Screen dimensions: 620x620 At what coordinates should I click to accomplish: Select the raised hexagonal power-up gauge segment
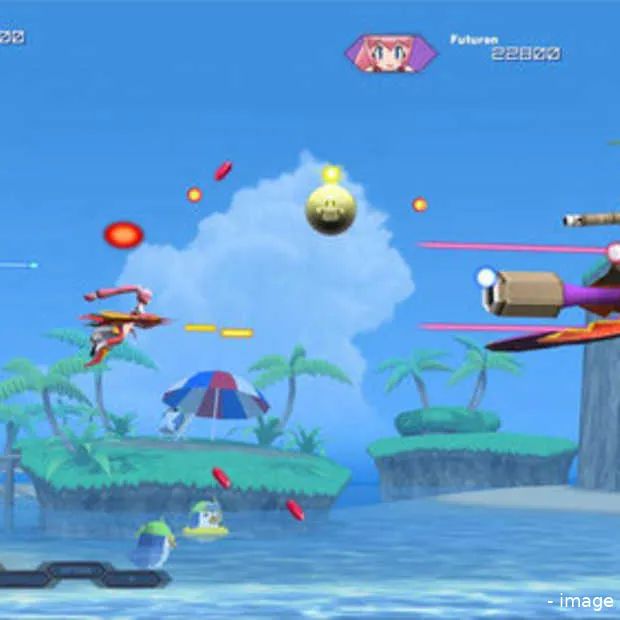click(75, 569)
